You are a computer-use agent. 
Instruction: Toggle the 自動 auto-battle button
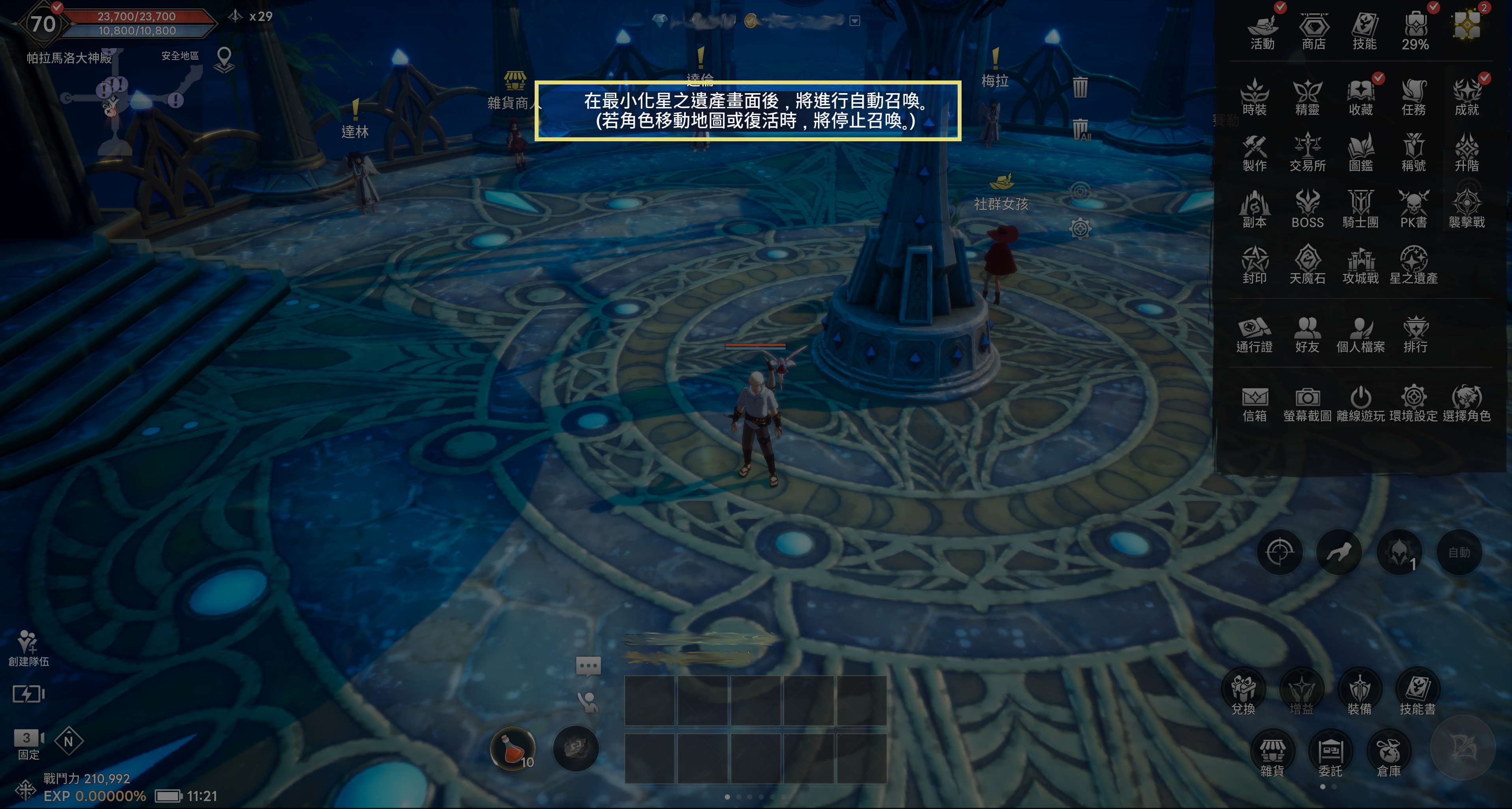coord(1459,552)
